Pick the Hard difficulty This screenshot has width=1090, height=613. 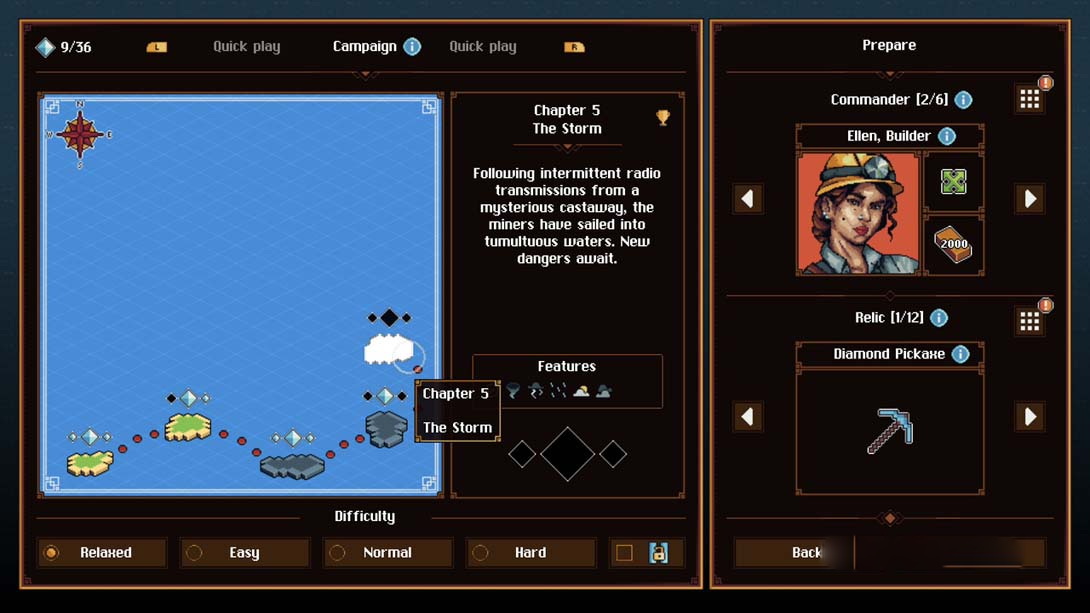click(x=530, y=553)
